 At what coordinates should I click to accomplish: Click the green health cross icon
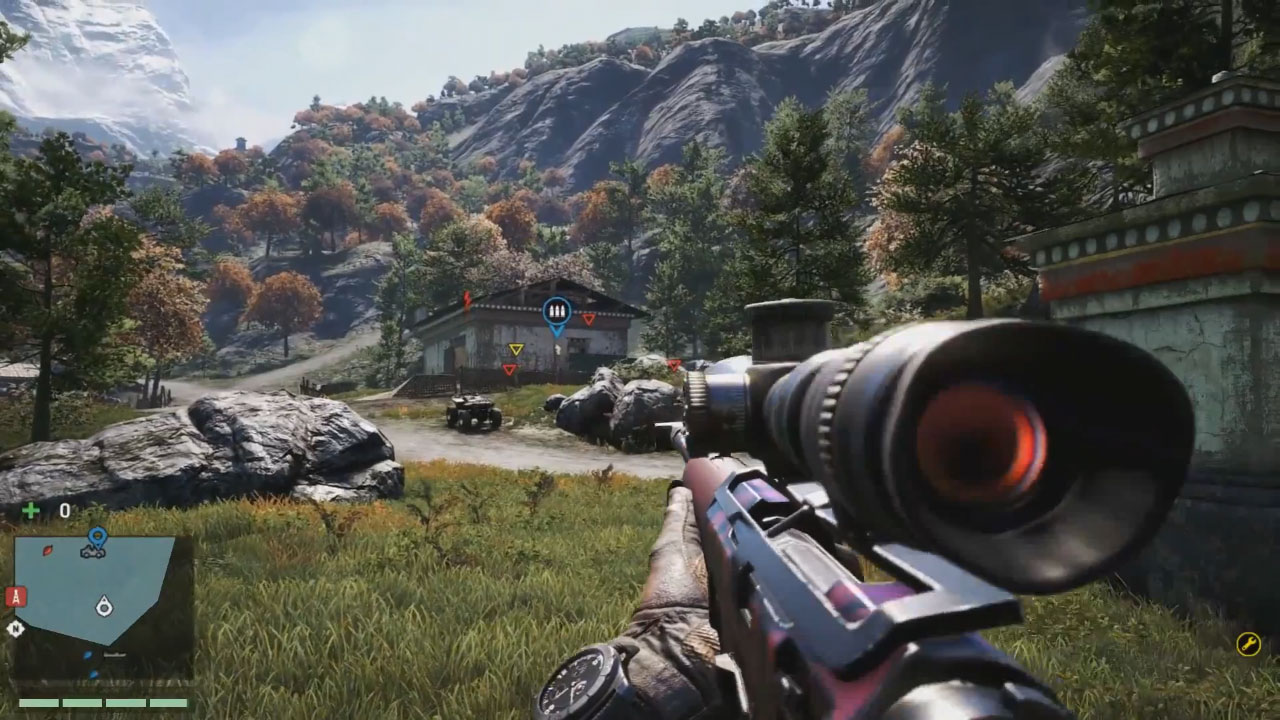click(x=30, y=510)
